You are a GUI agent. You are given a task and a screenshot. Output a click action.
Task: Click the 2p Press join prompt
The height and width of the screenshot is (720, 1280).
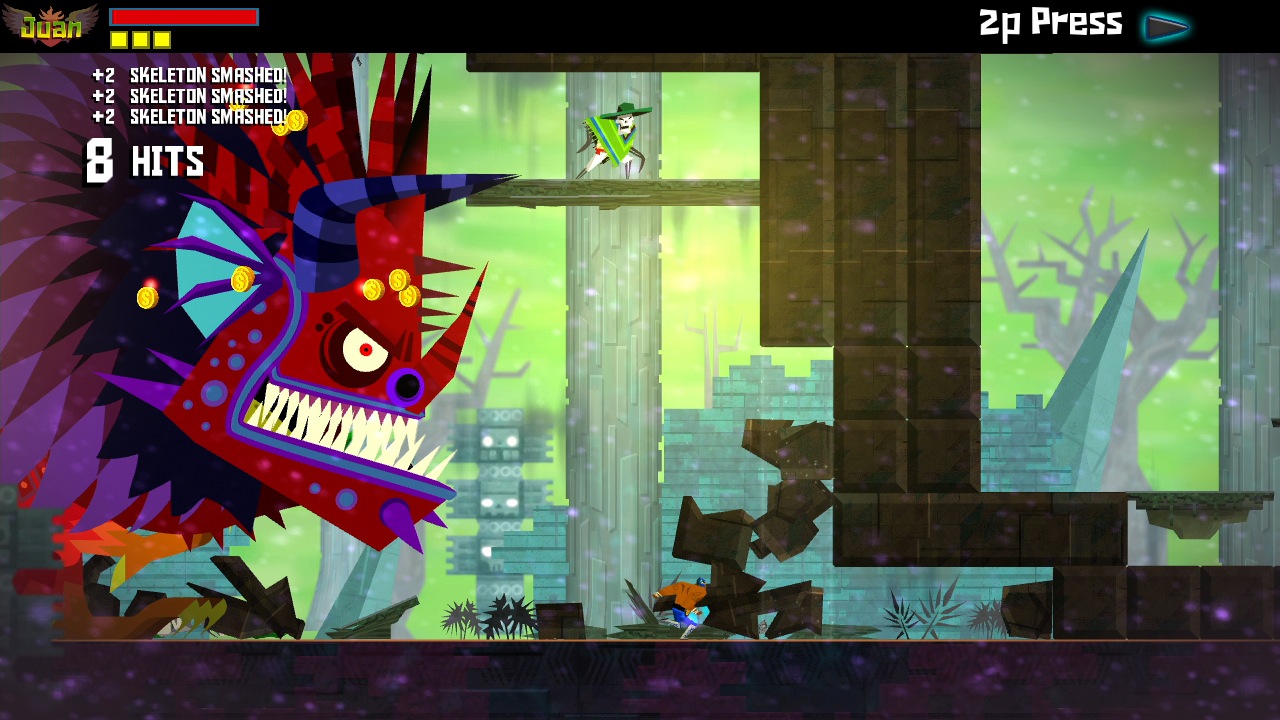pyautogui.click(x=1048, y=23)
